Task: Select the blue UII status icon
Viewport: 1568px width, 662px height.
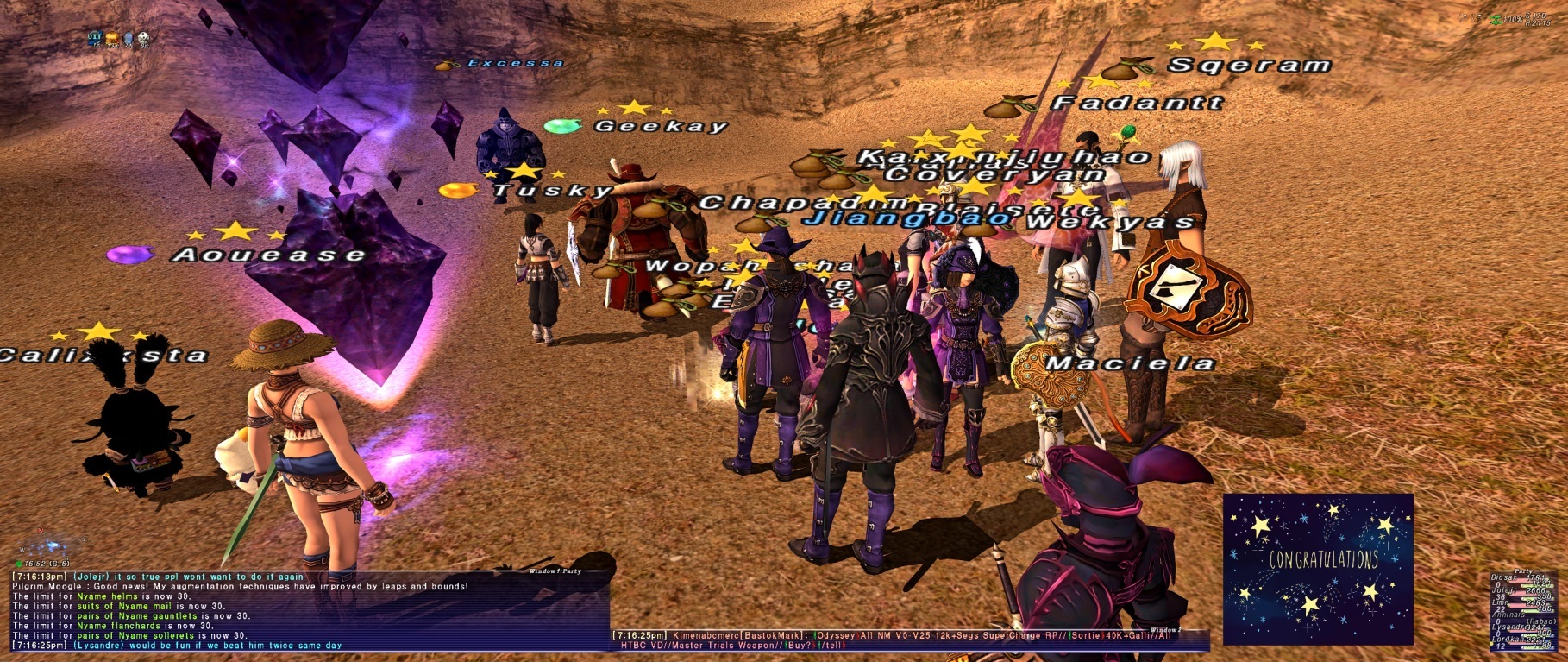Action: (x=95, y=38)
